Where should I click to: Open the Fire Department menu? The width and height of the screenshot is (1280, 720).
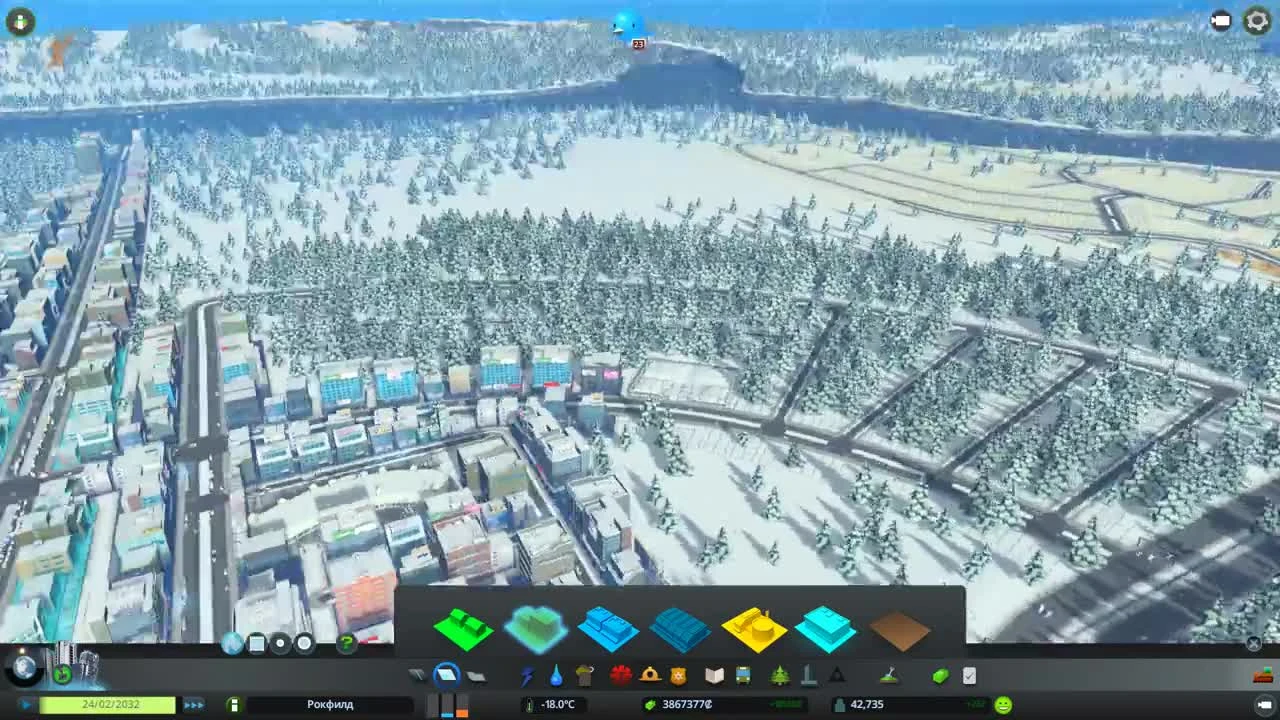[x=649, y=676]
